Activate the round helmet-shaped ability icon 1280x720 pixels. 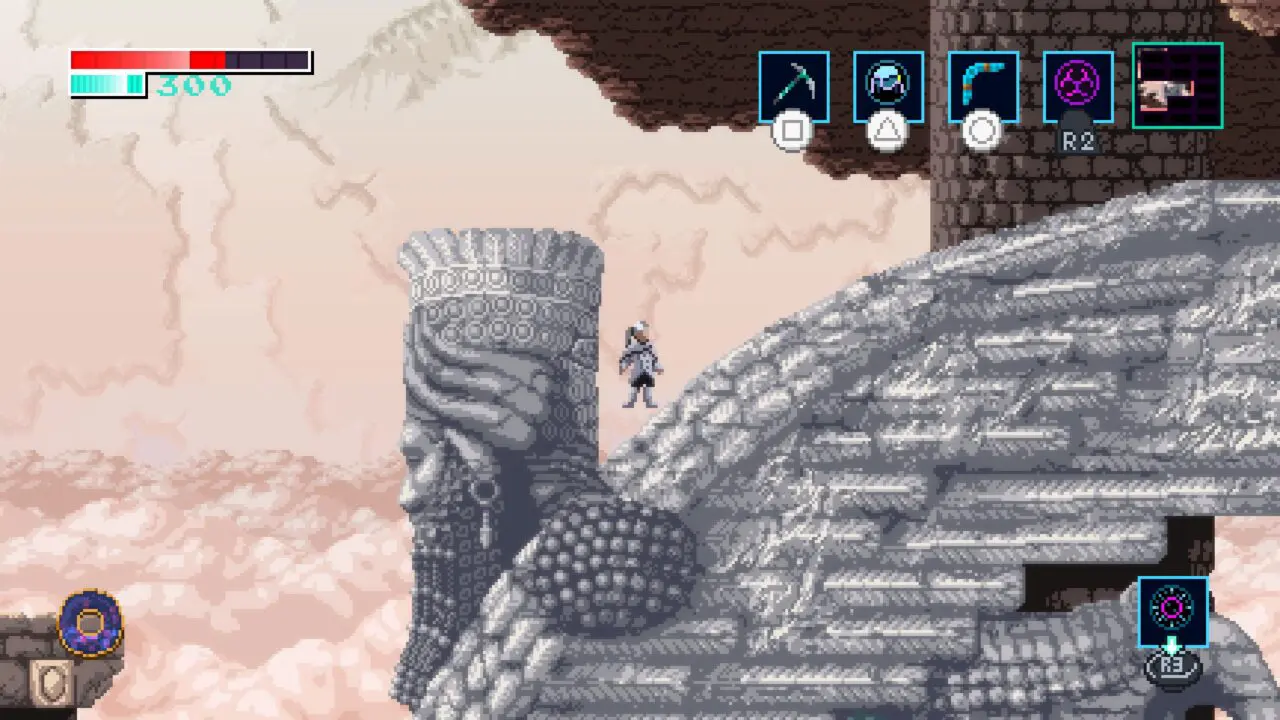(888, 87)
